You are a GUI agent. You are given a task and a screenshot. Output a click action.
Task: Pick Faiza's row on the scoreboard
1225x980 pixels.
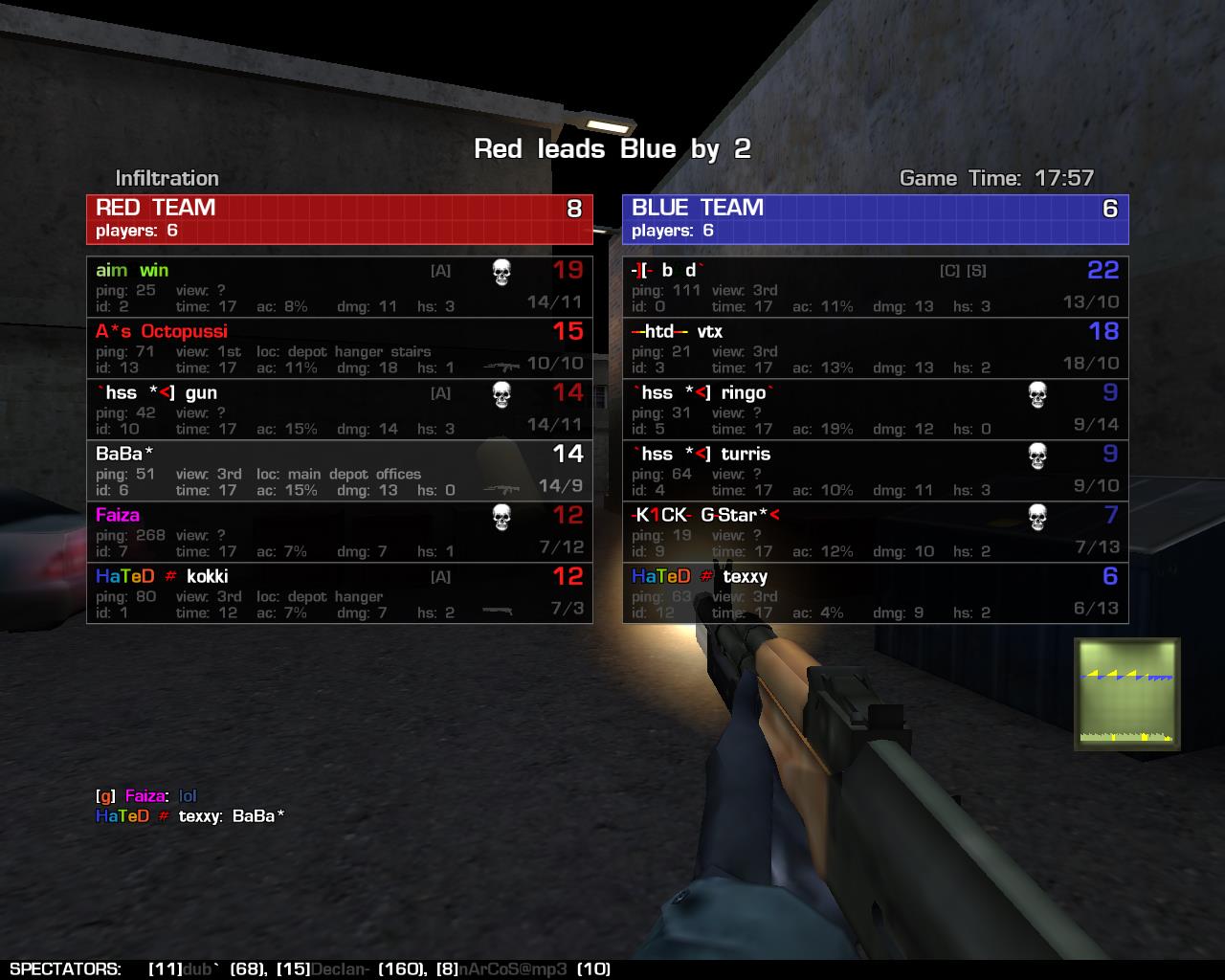(339, 532)
